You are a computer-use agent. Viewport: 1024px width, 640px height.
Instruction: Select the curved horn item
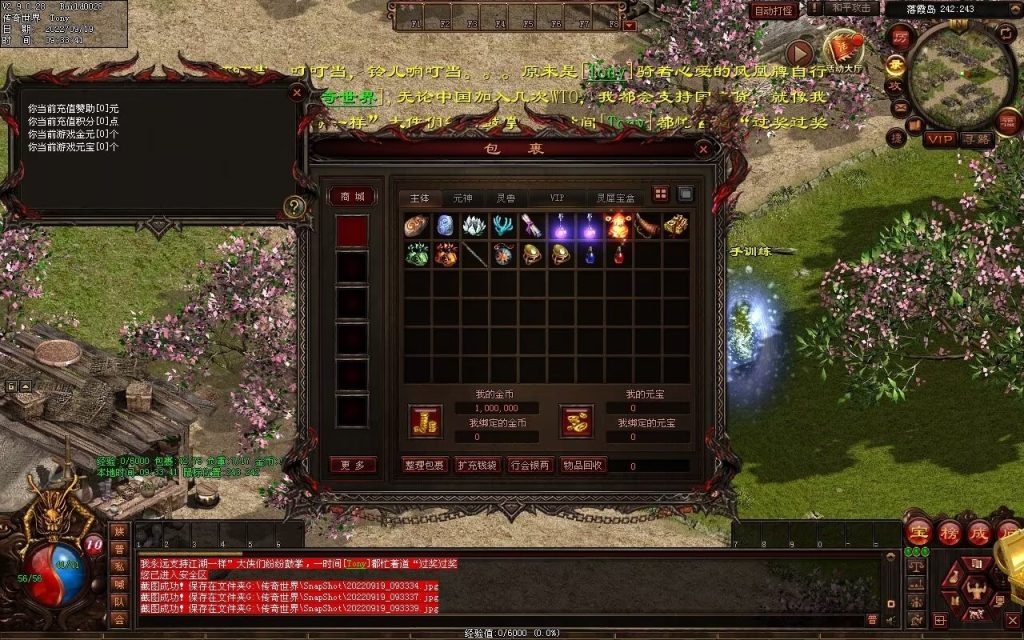tap(648, 226)
